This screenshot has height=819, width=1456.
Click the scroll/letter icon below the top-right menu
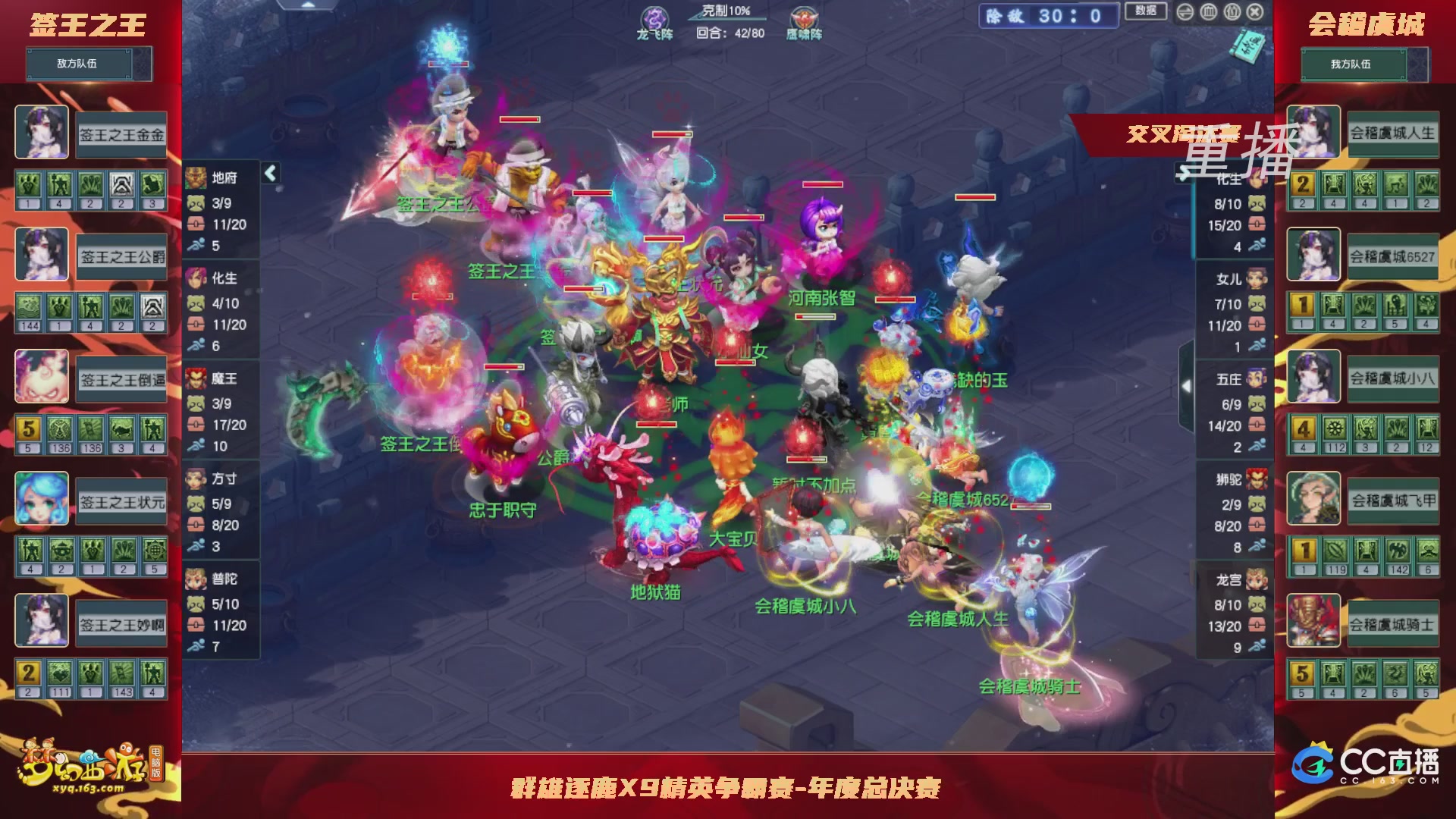pyautogui.click(x=1247, y=47)
